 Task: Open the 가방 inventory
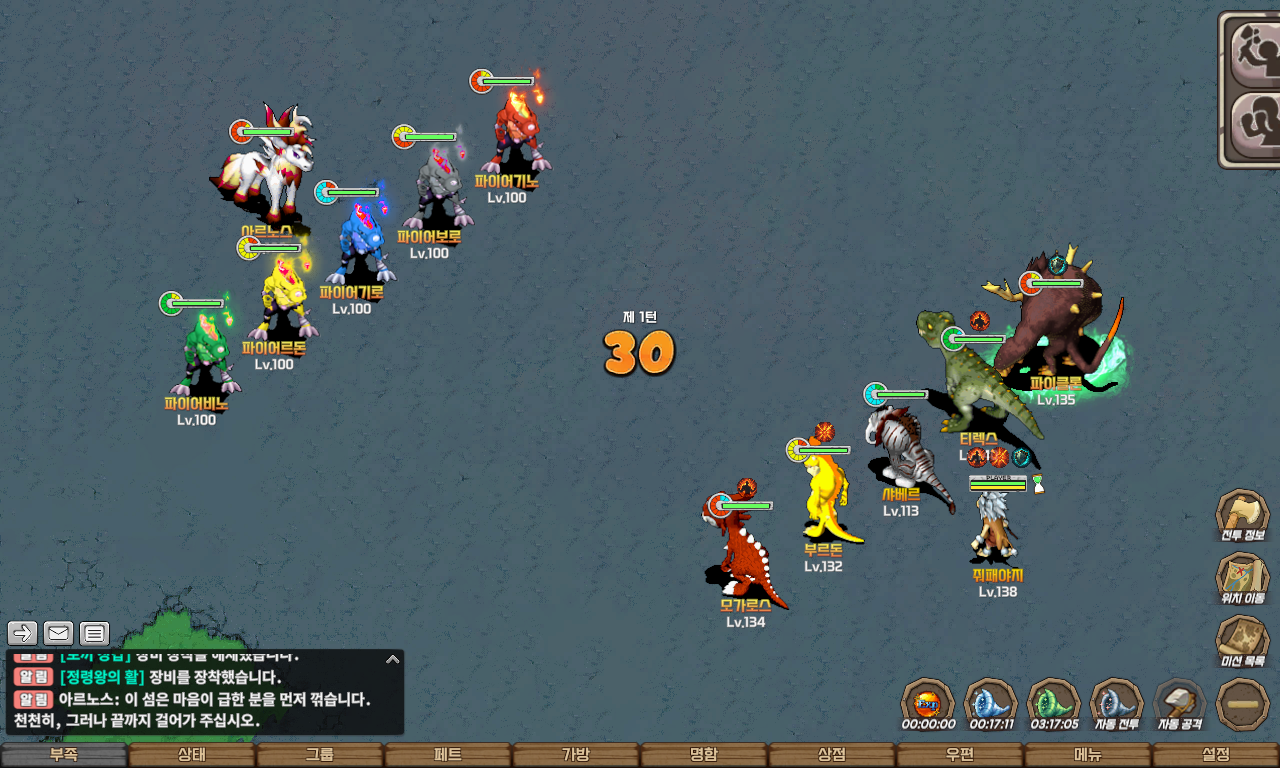pyautogui.click(x=576, y=755)
